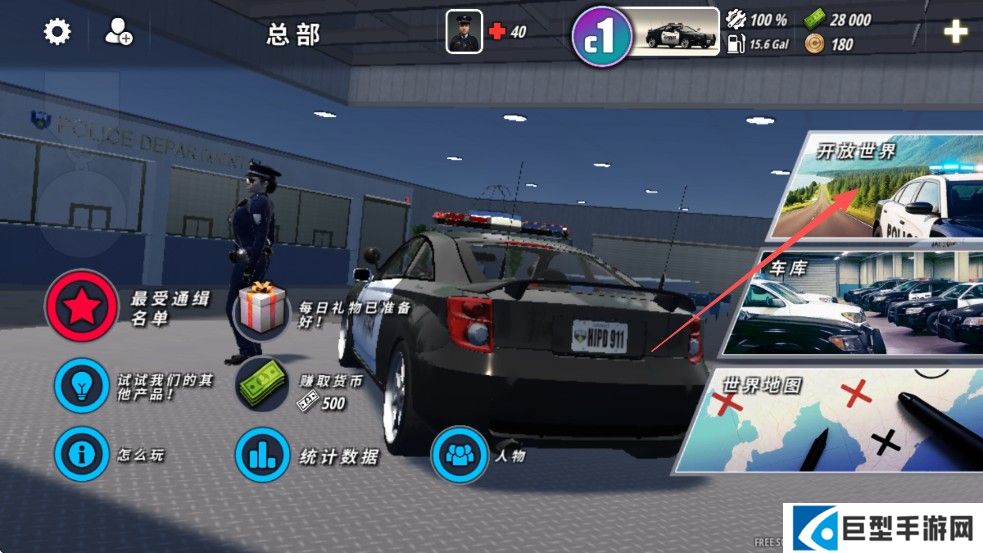Viewport: 983px width, 553px height.
Task: Show the 怎么玩 how to play info
Action: click(82, 455)
